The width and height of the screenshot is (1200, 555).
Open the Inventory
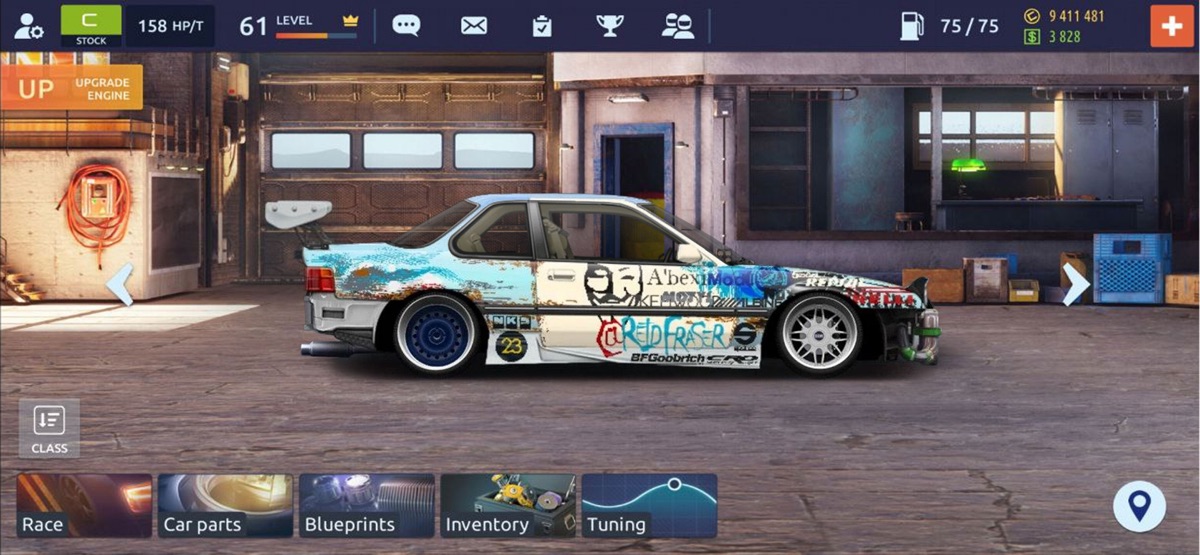[x=508, y=506]
